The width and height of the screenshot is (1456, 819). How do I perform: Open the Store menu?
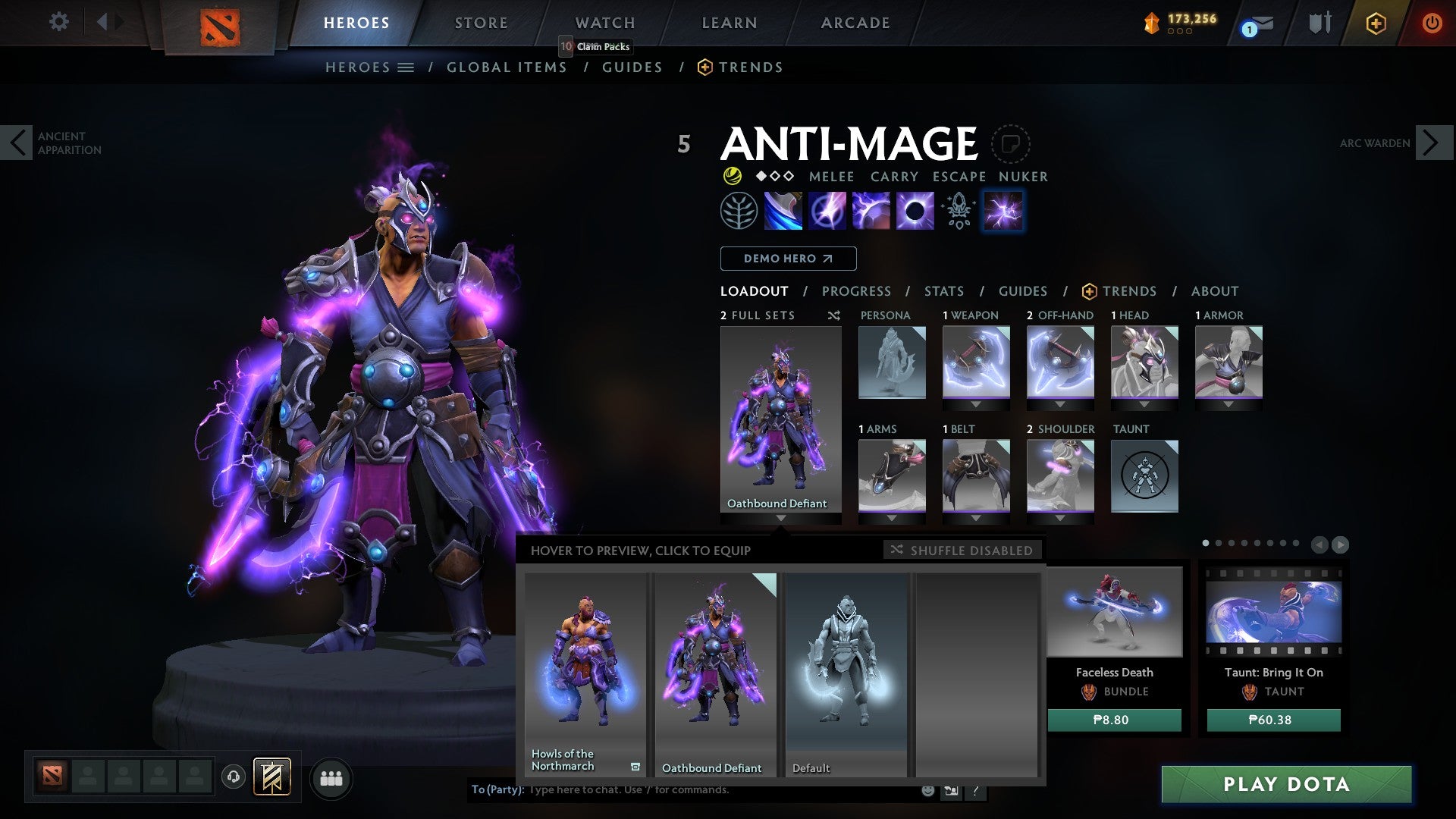(x=480, y=22)
